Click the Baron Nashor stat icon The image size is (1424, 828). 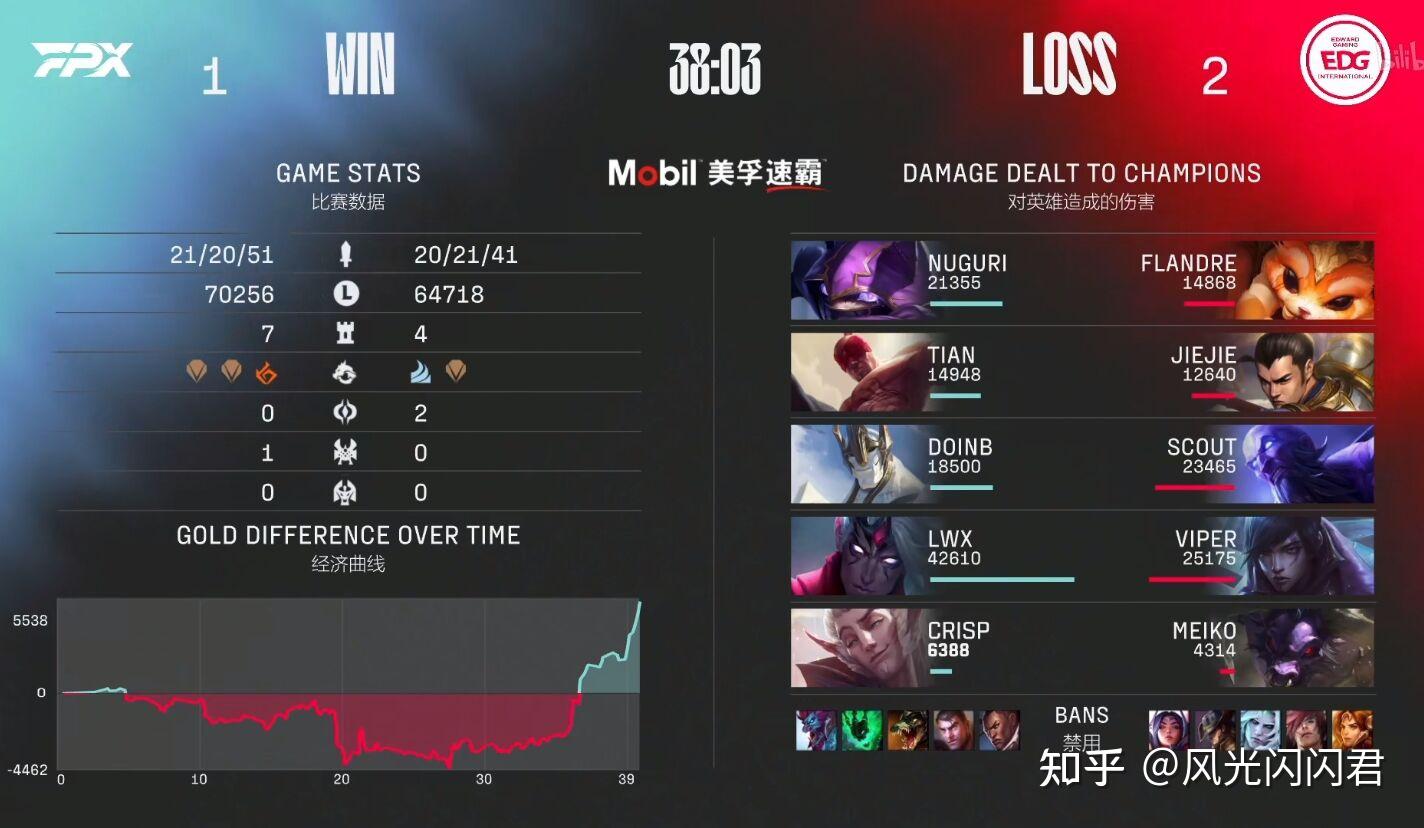pos(346,451)
